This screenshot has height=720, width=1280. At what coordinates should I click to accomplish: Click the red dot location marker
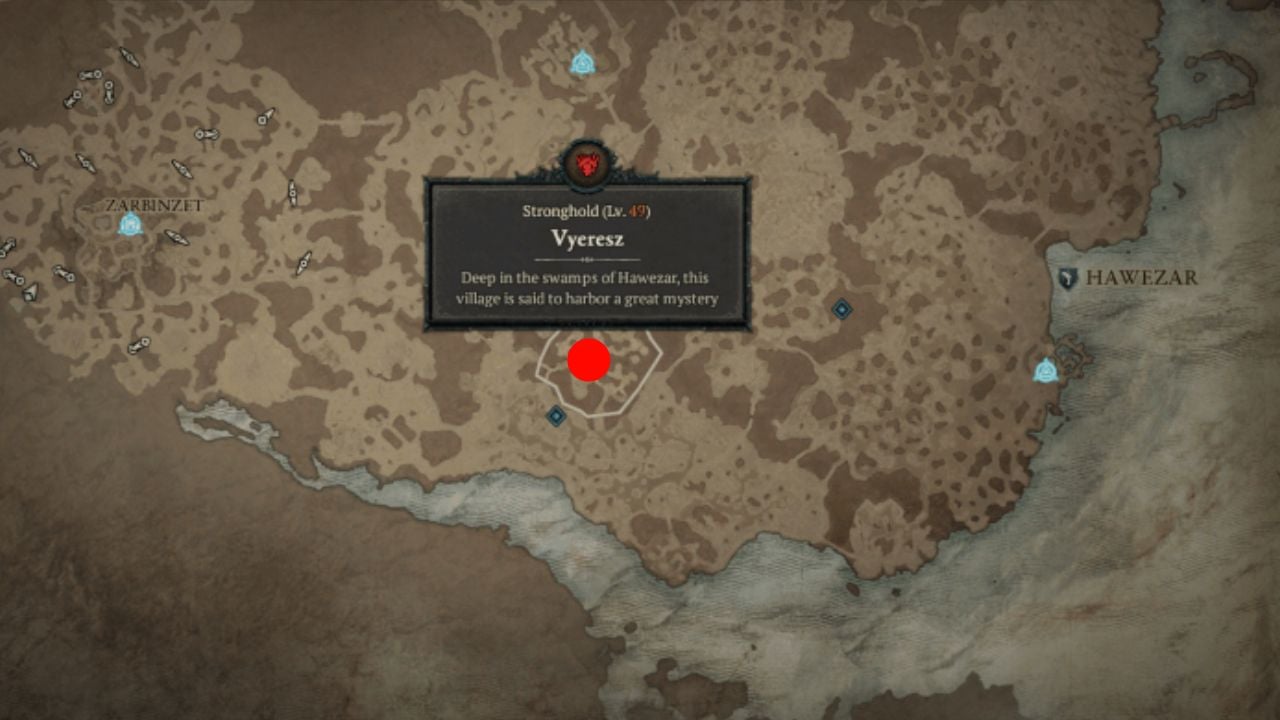[588, 360]
